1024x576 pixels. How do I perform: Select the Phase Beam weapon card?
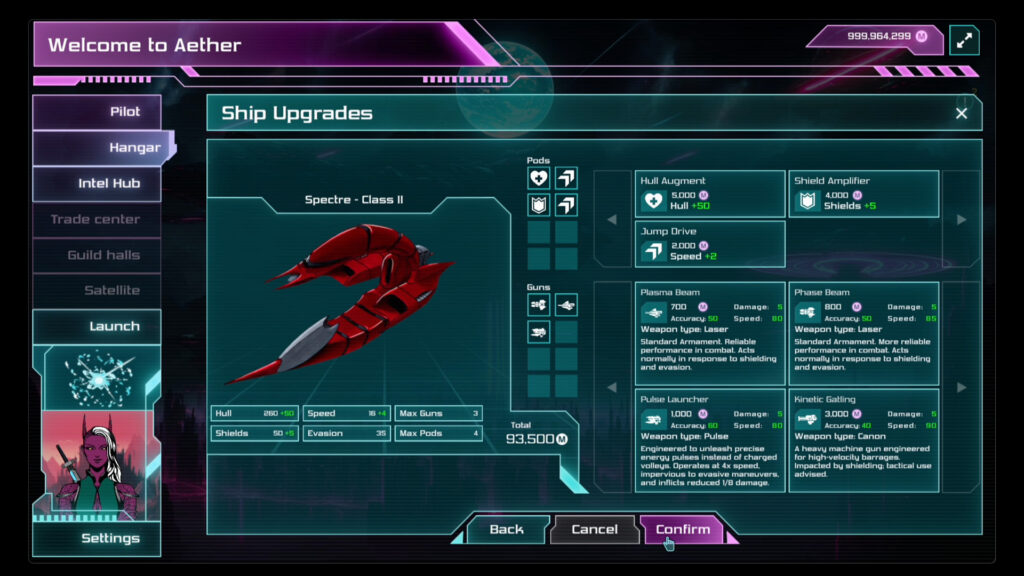[x=864, y=333]
